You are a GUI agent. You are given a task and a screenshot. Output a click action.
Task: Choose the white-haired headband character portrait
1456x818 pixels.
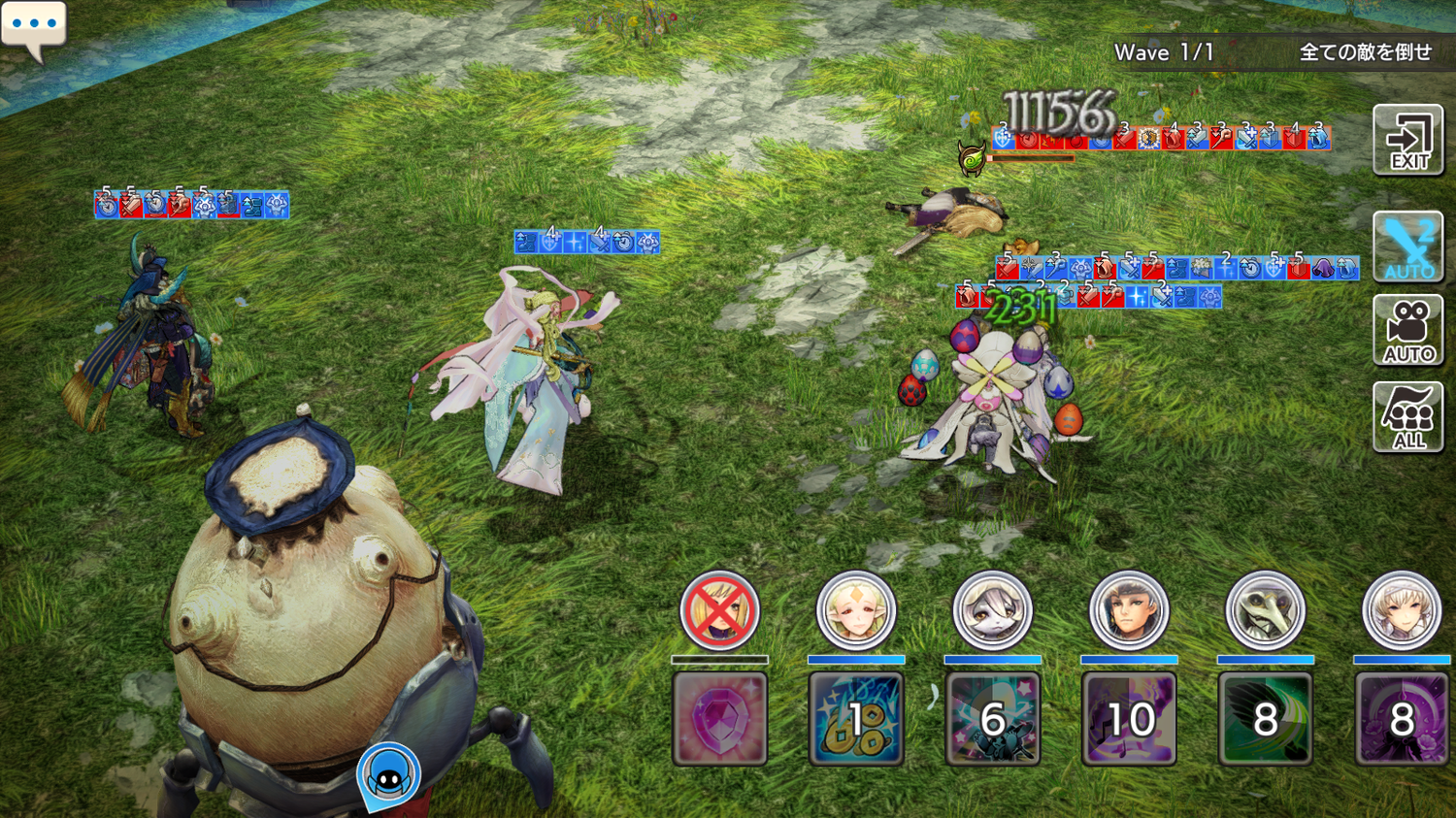(x=1402, y=610)
